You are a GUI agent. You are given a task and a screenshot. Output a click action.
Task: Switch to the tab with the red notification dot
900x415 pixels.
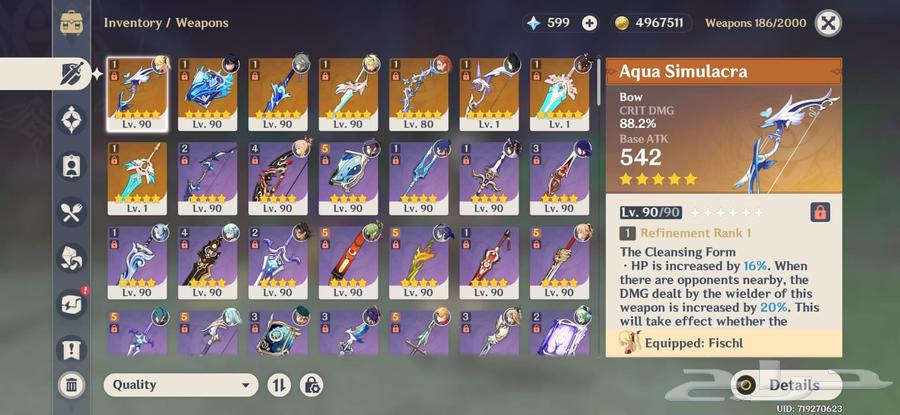click(71, 302)
